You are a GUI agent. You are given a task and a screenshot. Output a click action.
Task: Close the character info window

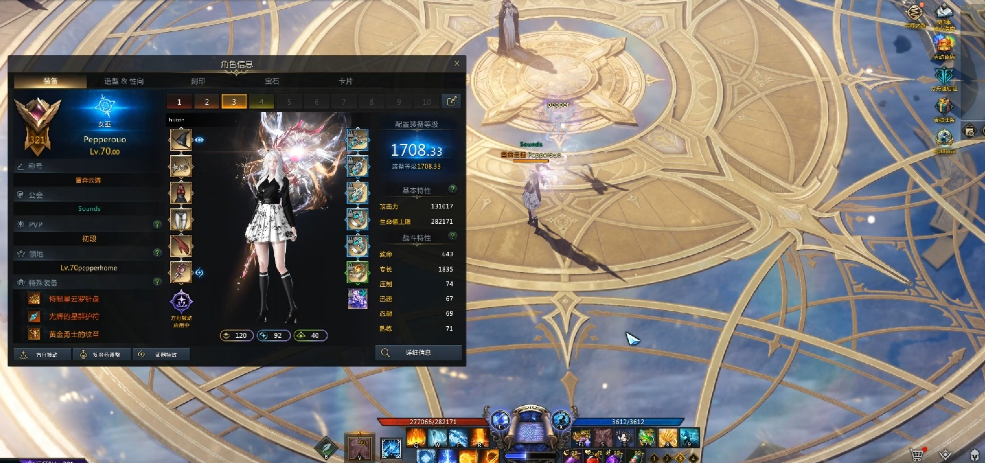457,62
